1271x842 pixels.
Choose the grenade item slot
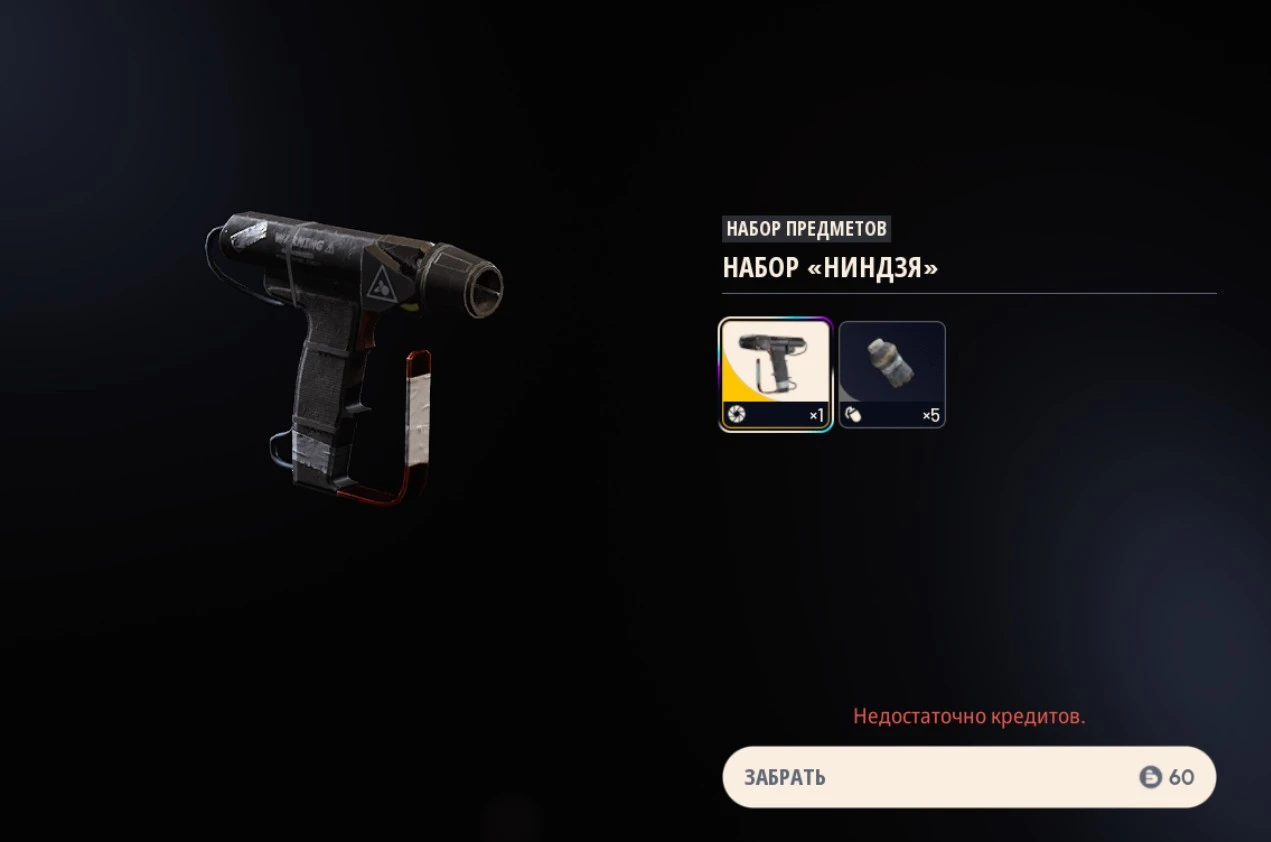click(x=892, y=374)
